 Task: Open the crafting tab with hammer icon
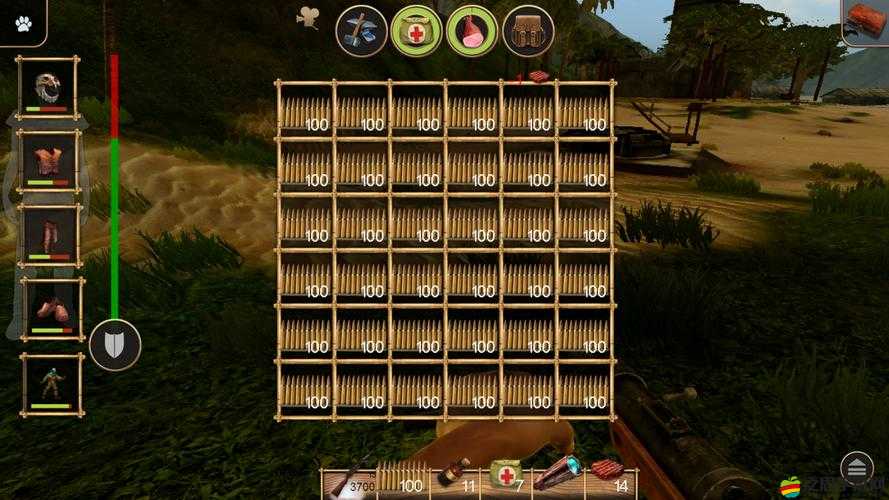point(361,30)
